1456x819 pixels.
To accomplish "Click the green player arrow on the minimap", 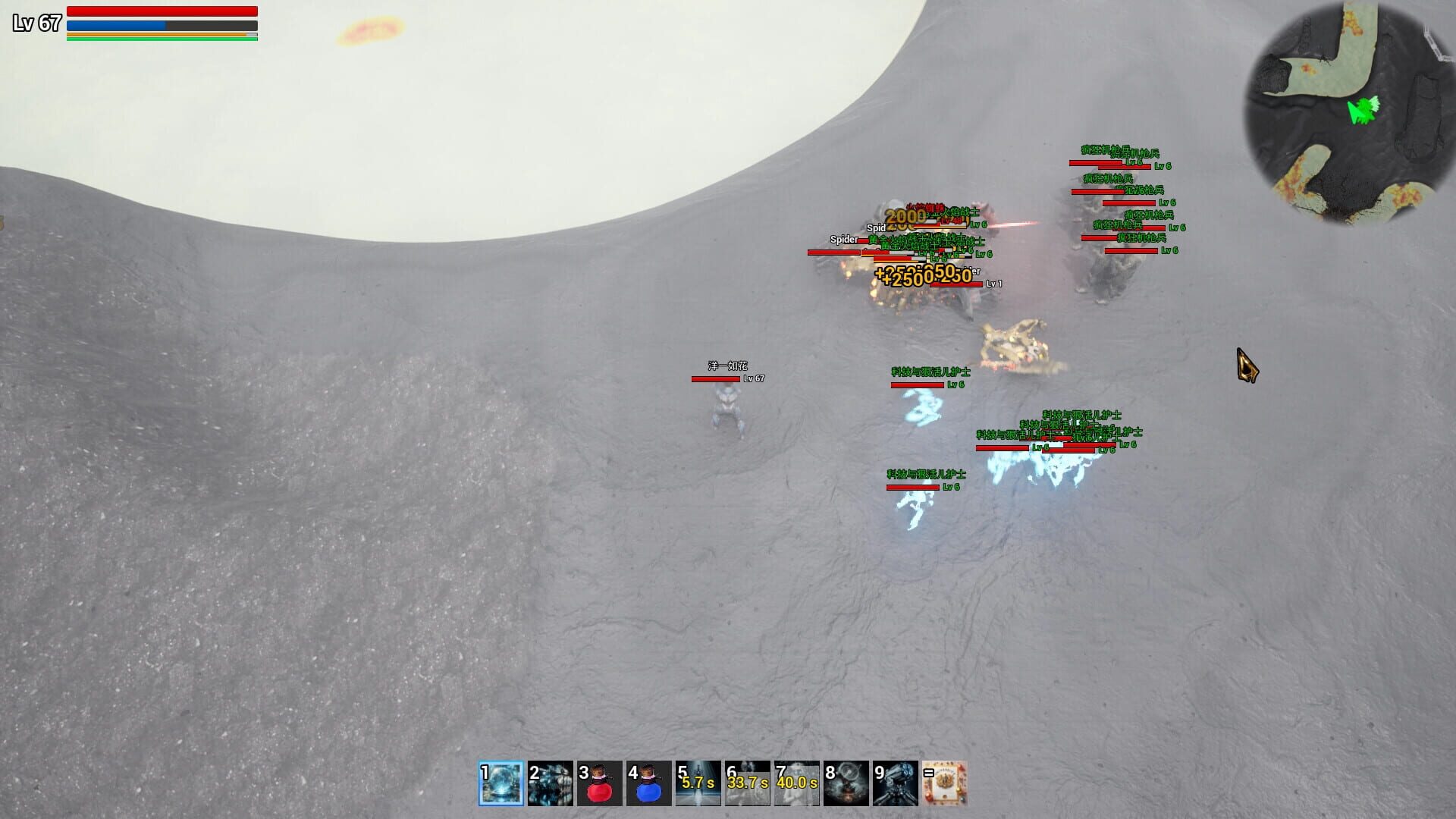I will coord(1365,112).
